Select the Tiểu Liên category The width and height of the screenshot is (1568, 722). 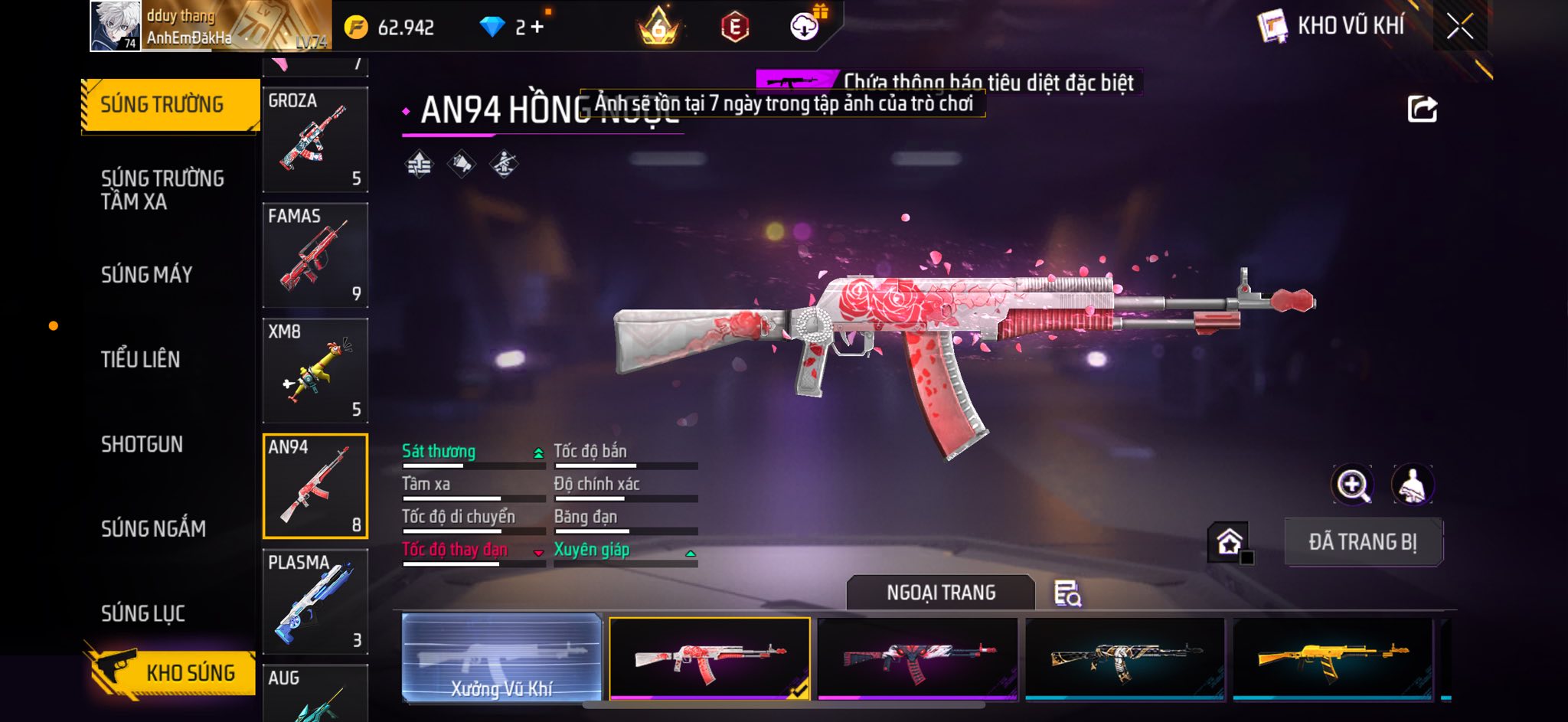coord(140,359)
